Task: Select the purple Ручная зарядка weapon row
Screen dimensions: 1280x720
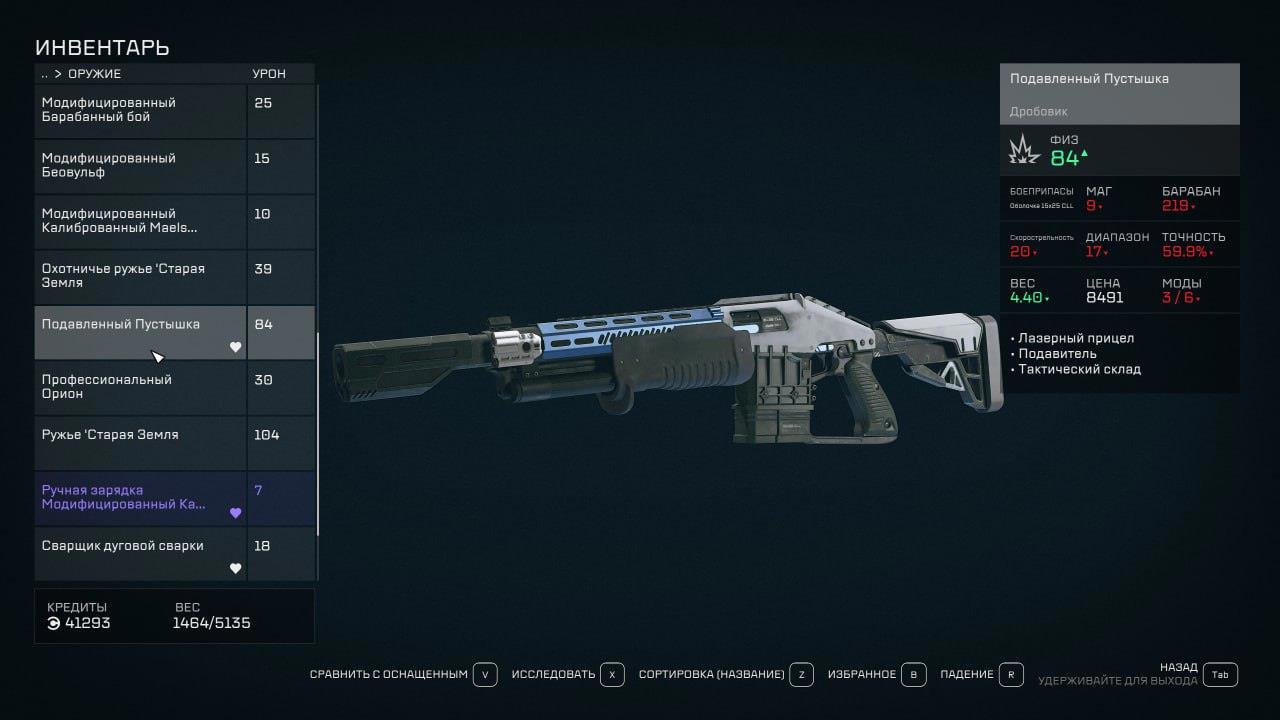Action: click(x=140, y=498)
